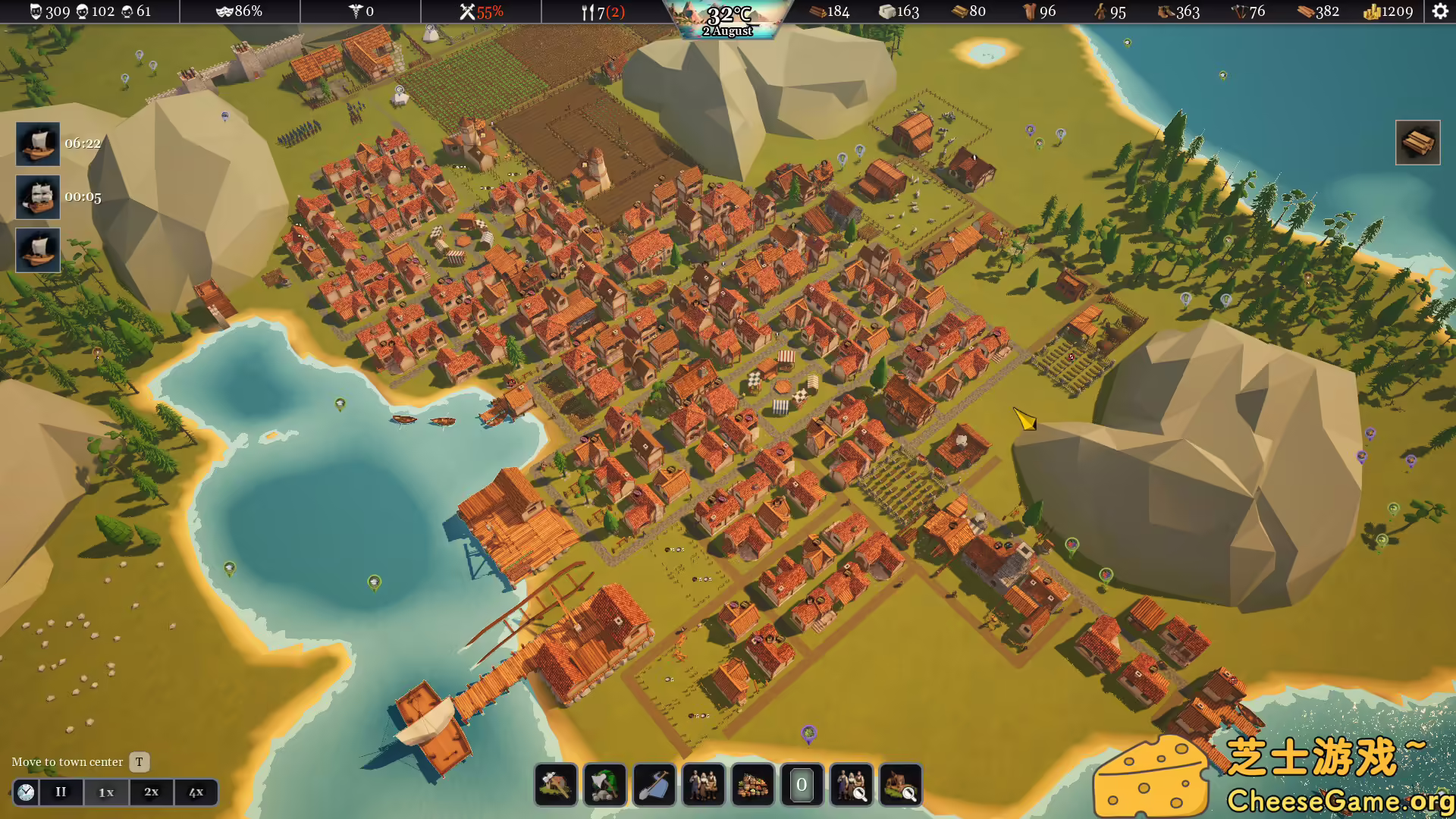Click the 55% tools progress indicator
The height and width of the screenshot is (819, 1456).
click(478, 11)
